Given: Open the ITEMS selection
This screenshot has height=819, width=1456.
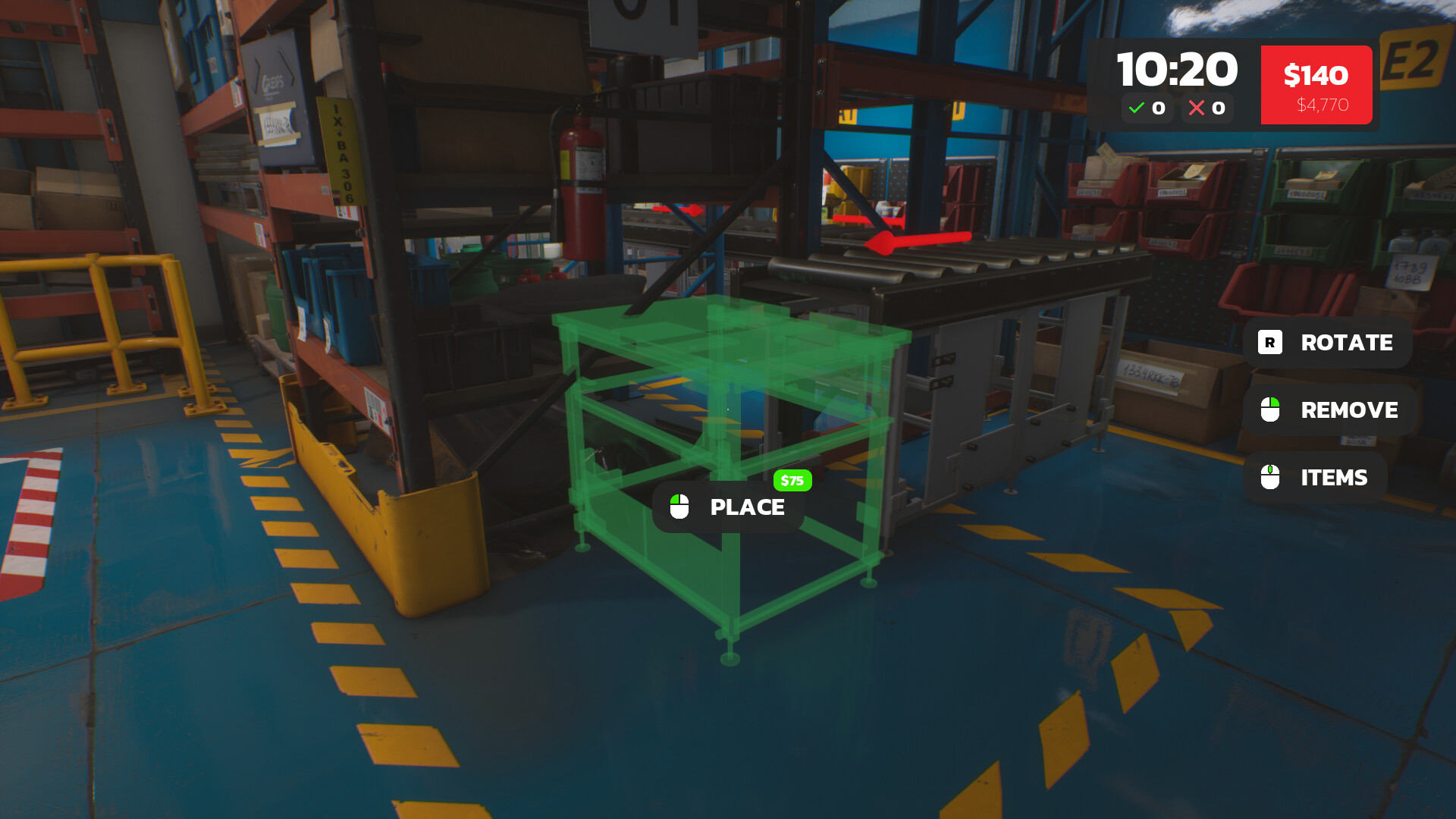Looking at the screenshot, I should pyautogui.click(x=1333, y=478).
